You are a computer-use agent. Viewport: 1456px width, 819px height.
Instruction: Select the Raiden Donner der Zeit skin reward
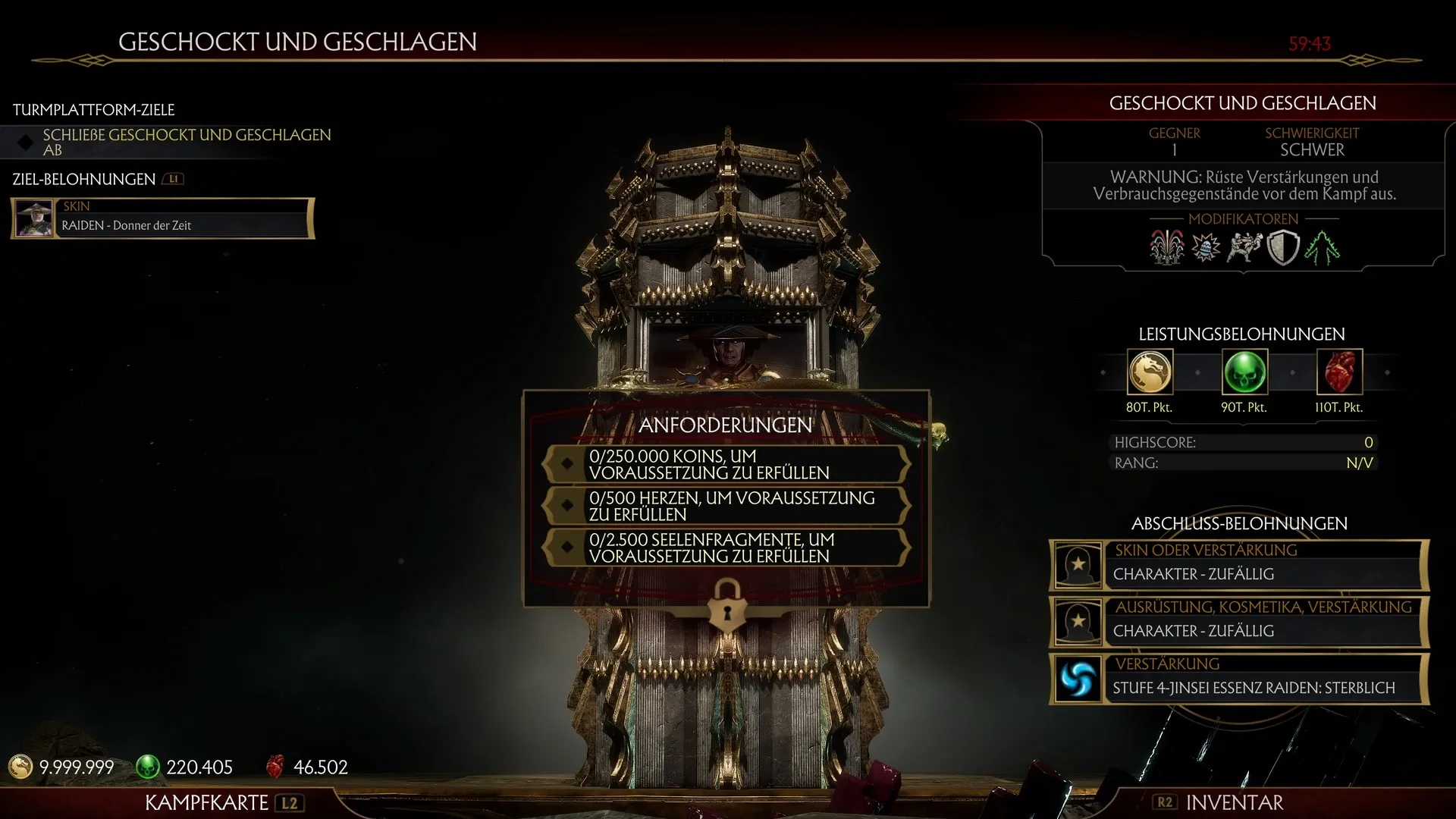pos(182,218)
